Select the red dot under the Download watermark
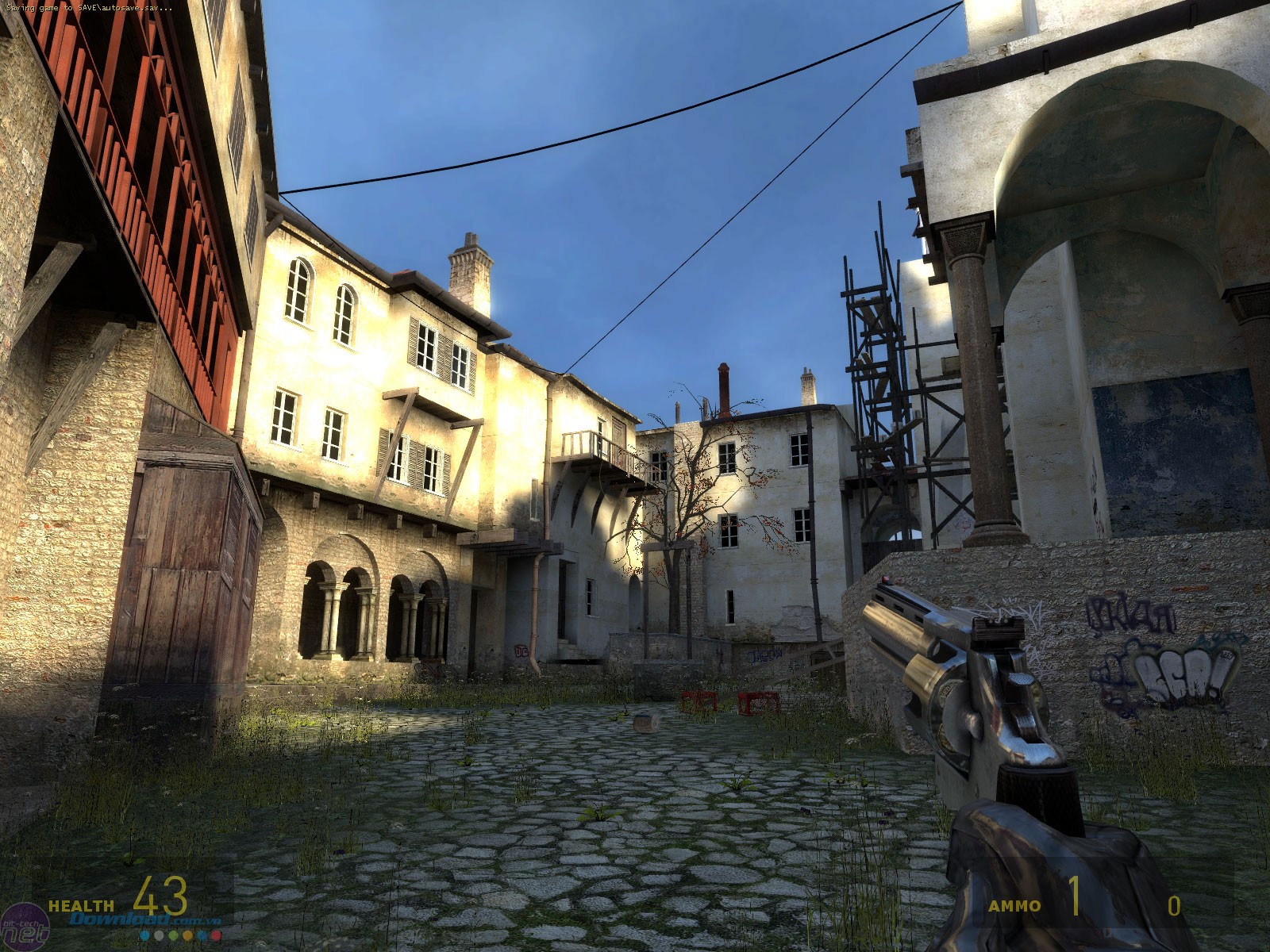 point(217,935)
